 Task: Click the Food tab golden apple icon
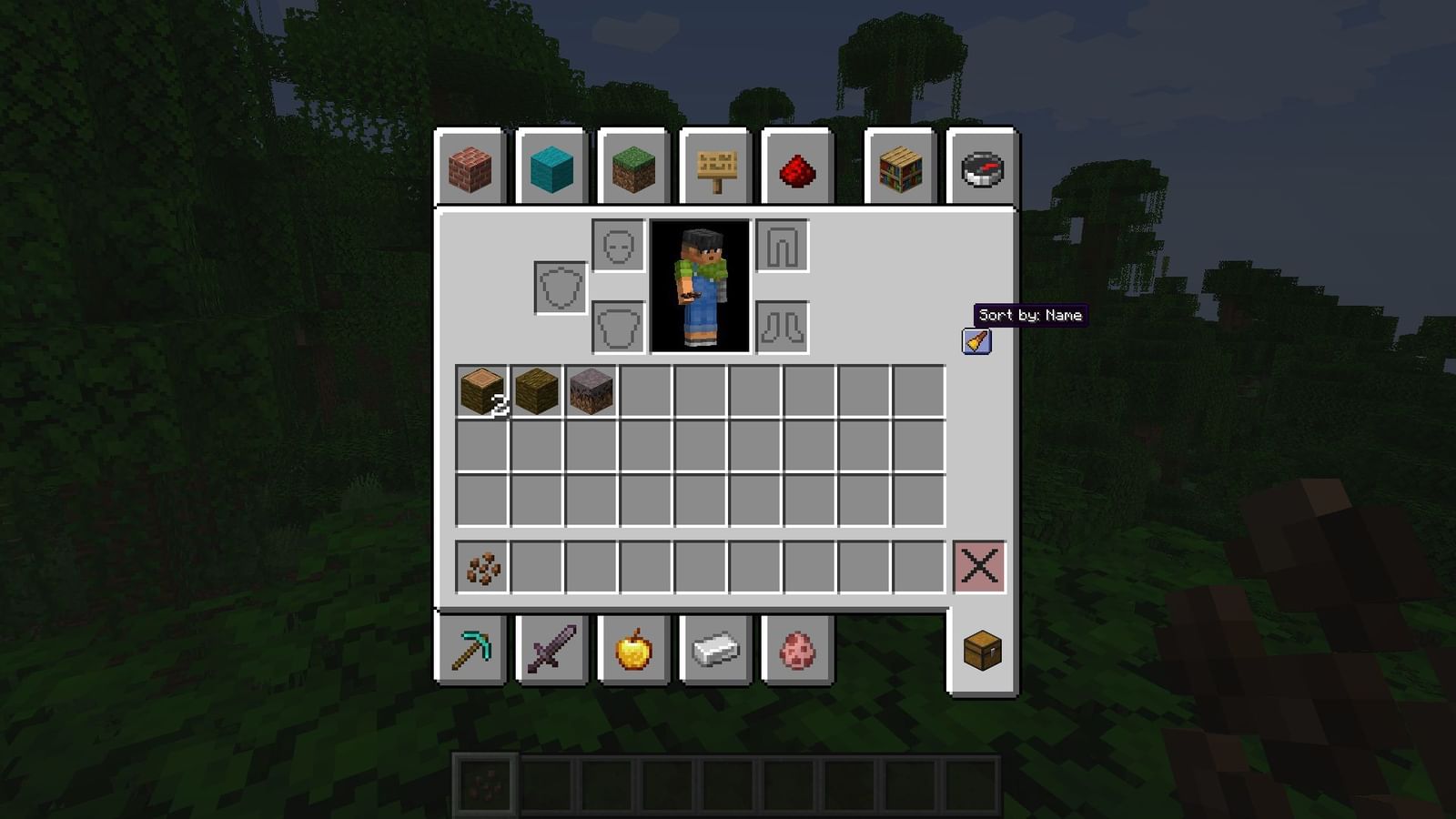pos(634,648)
